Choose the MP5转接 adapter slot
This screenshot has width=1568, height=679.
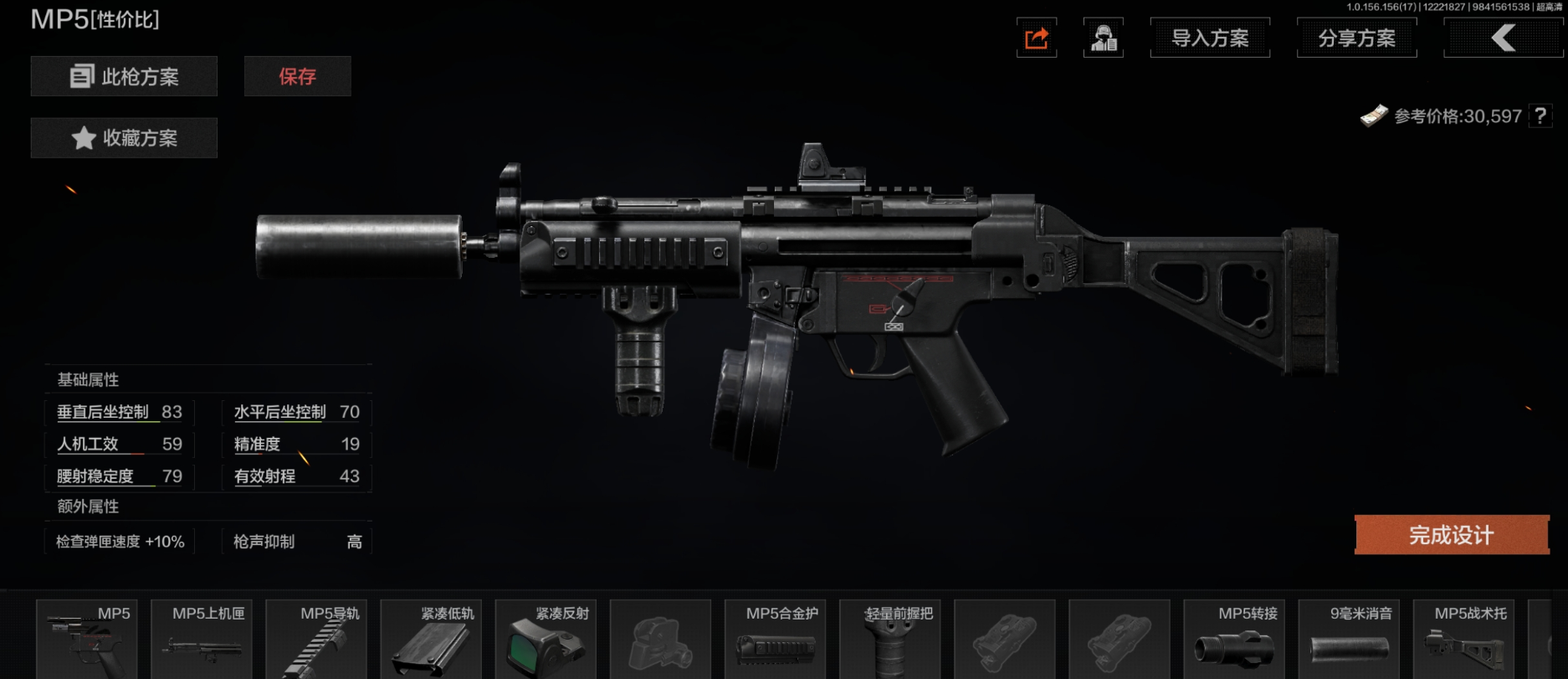1235,640
